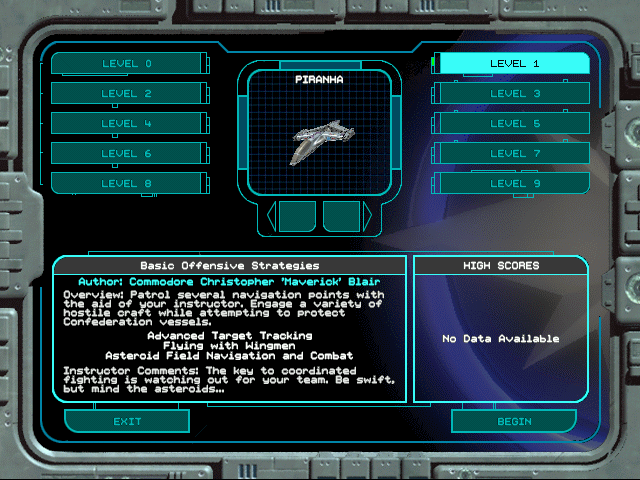Choose the Level 8 button
This screenshot has height=480, width=640.
pyautogui.click(x=126, y=184)
